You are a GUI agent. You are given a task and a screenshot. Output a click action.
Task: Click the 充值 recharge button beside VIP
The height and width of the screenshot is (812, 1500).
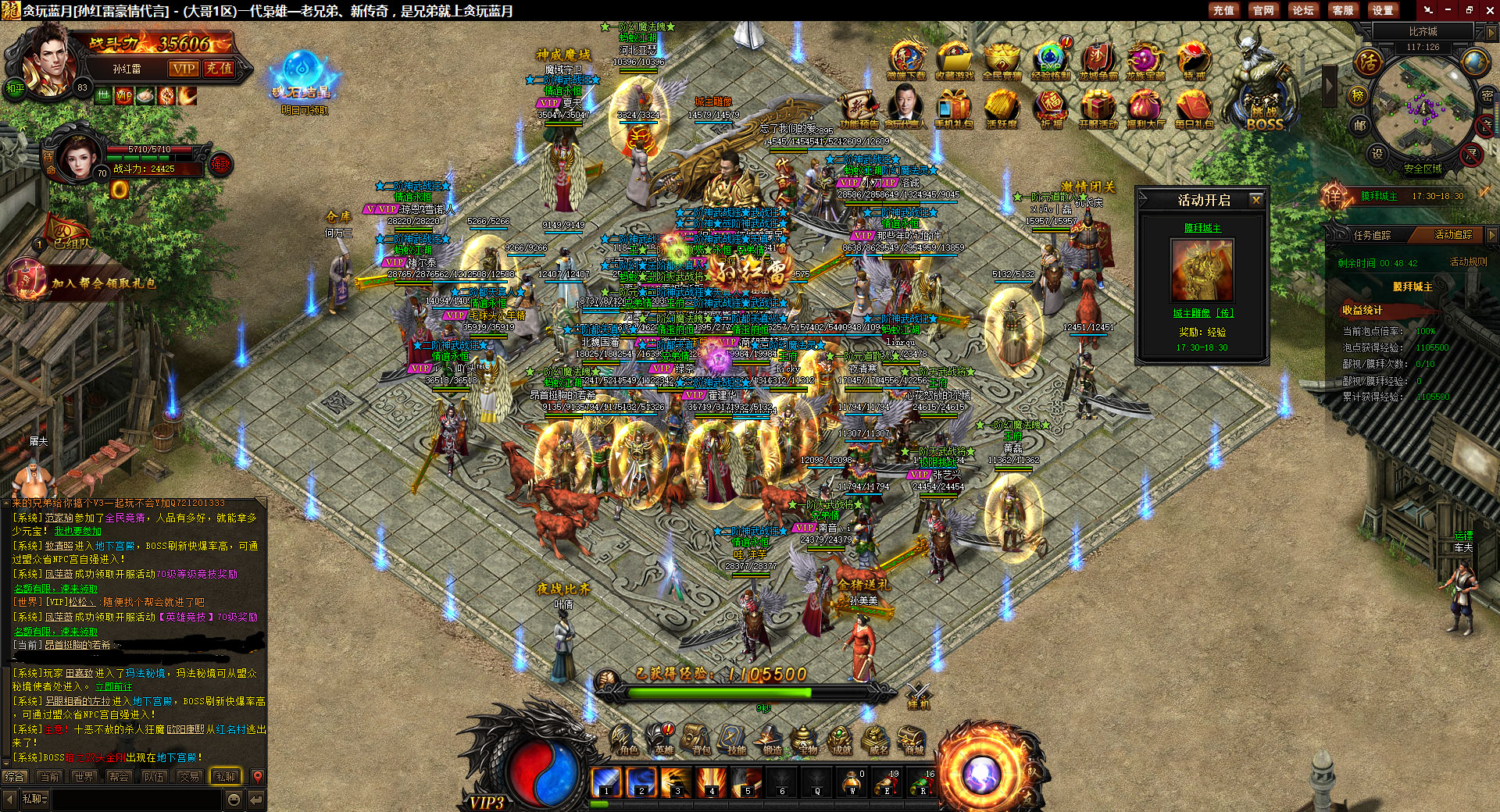click(x=220, y=69)
